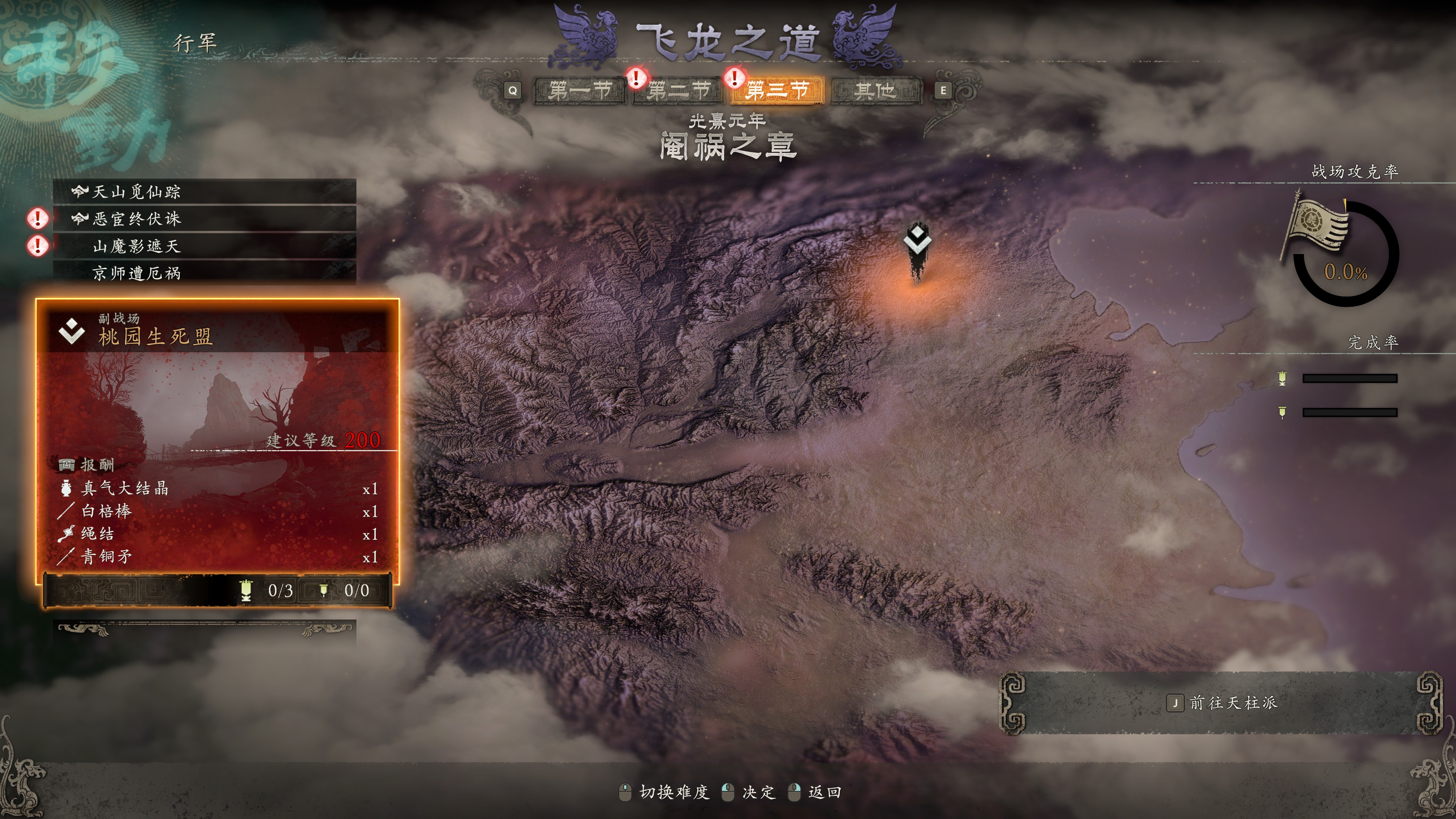Viewport: 1456px width, 819px height.
Task: Click the battlefield marker on the map
Action: [917, 249]
